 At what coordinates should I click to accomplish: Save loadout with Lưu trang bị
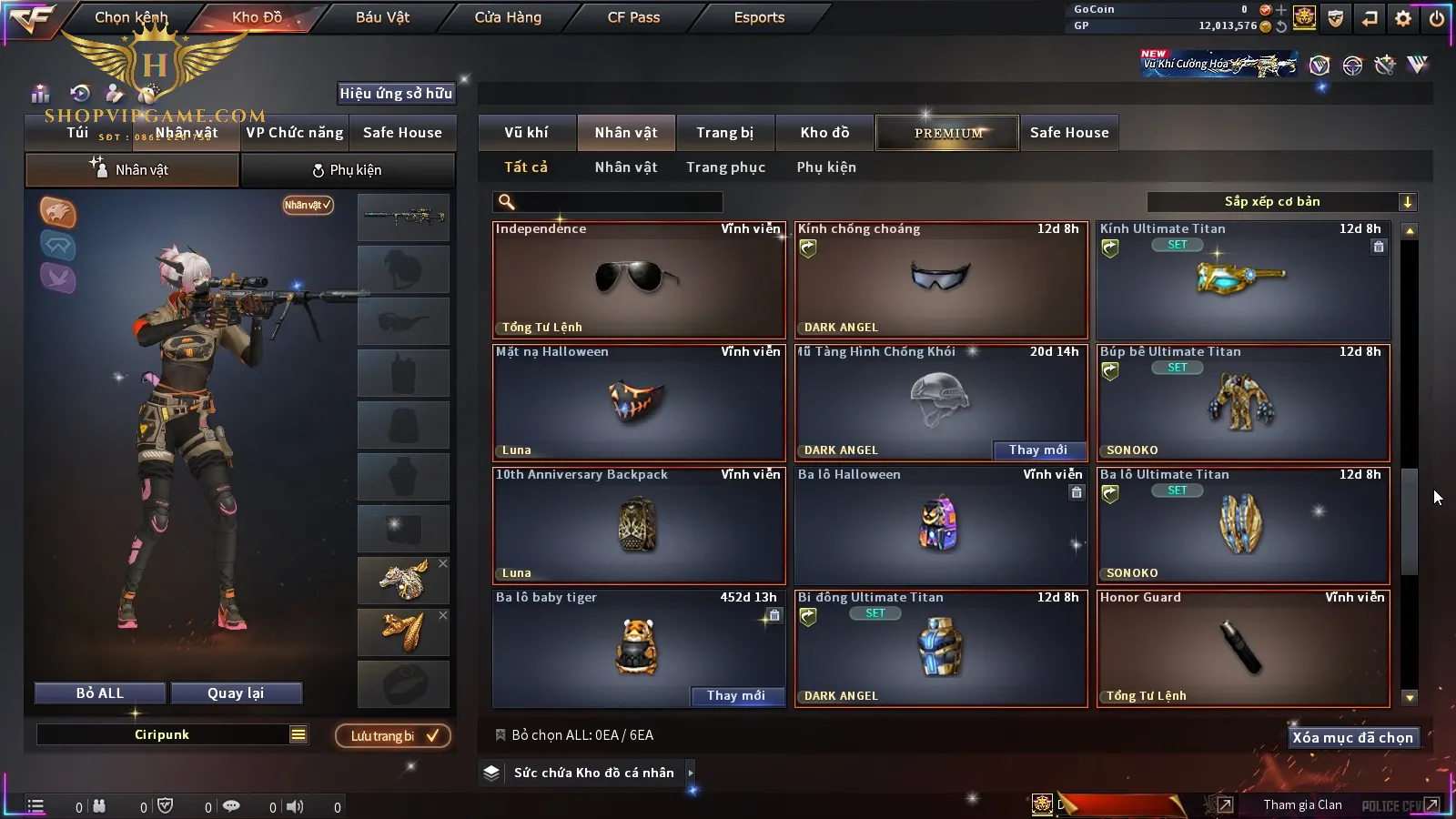(393, 736)
